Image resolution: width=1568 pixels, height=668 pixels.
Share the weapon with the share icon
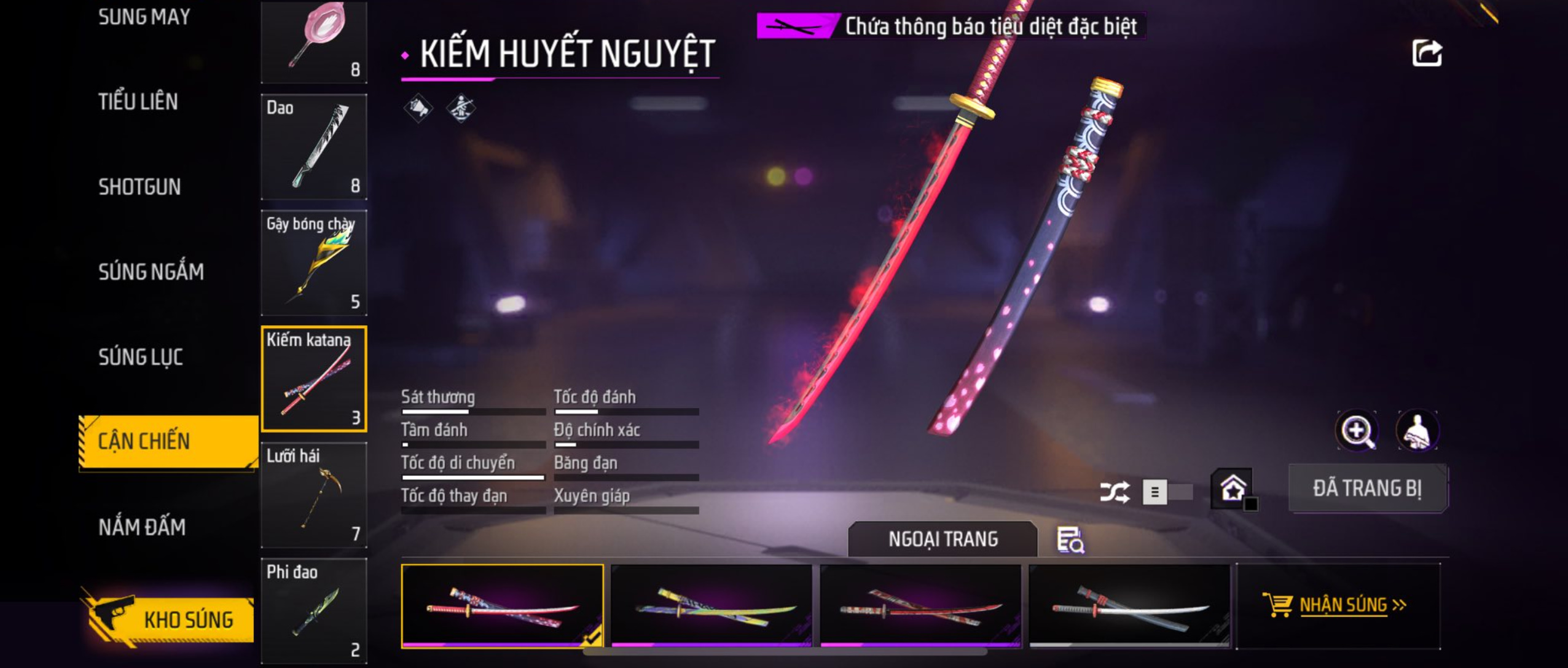1426,53
